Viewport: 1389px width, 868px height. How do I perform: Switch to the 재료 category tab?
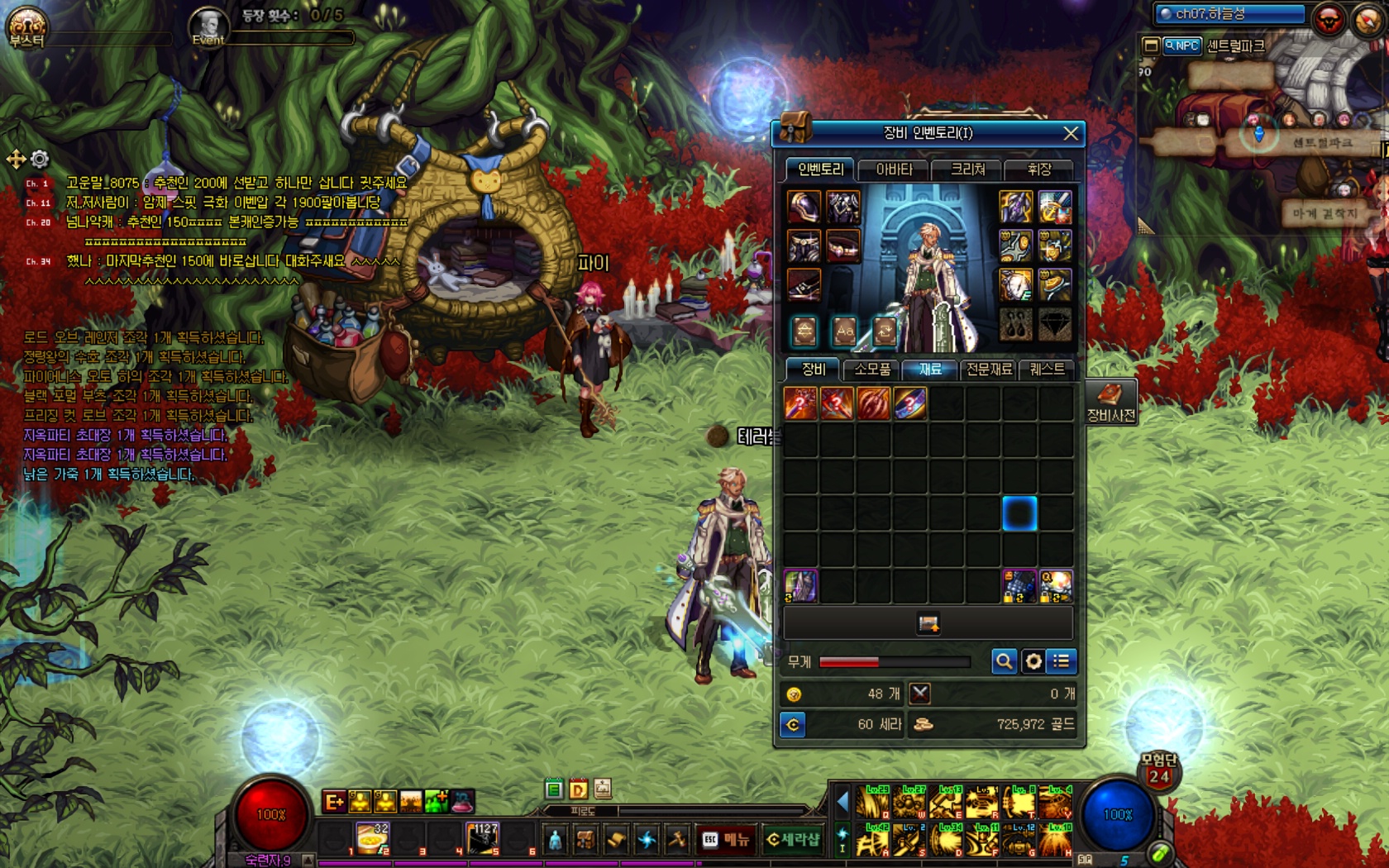click(930, 370)
